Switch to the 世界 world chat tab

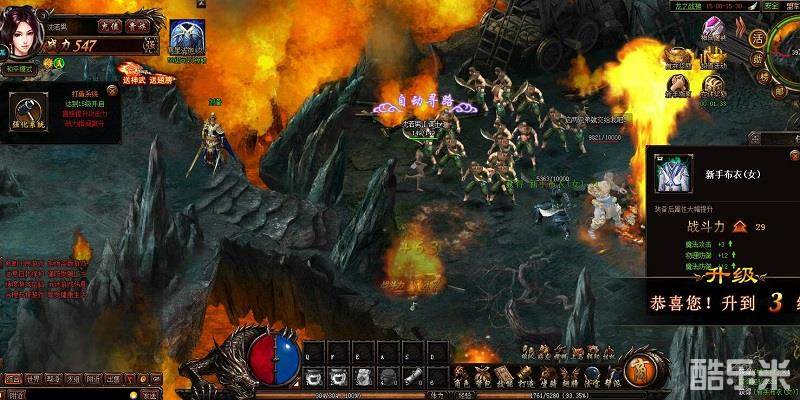[x=34, y=379]
